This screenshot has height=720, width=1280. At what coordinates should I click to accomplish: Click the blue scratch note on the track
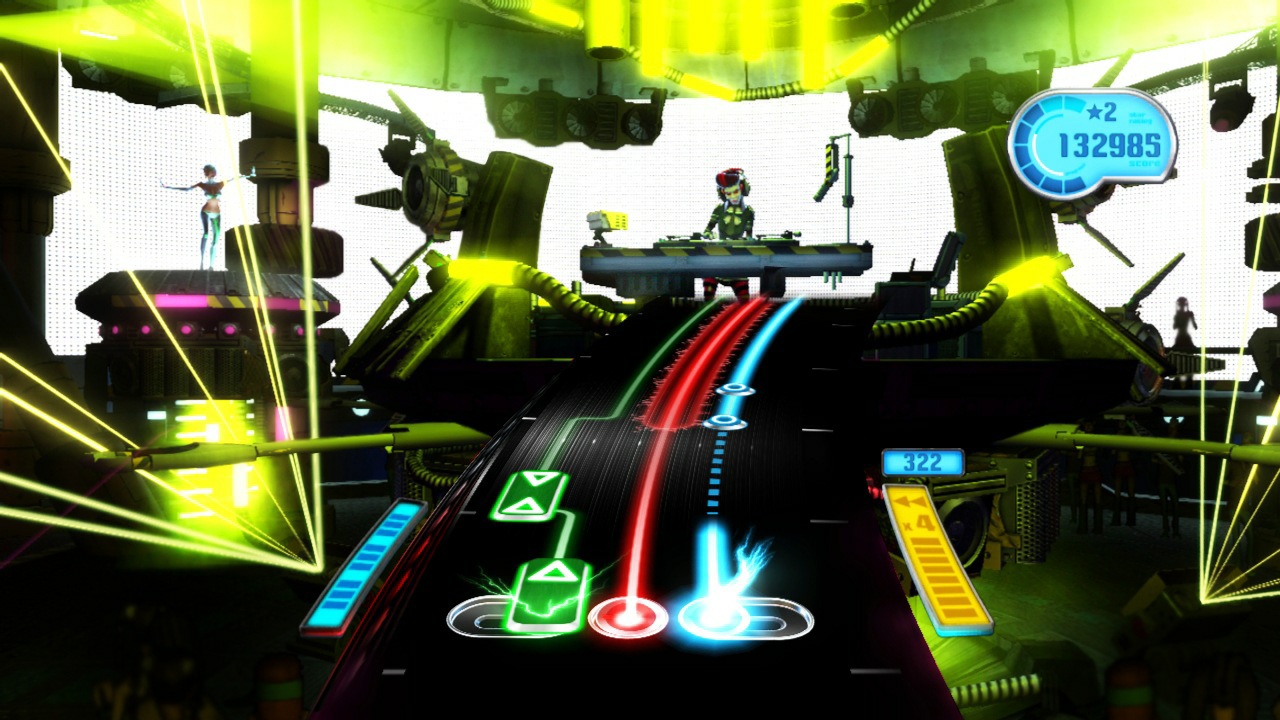(737, 389)
